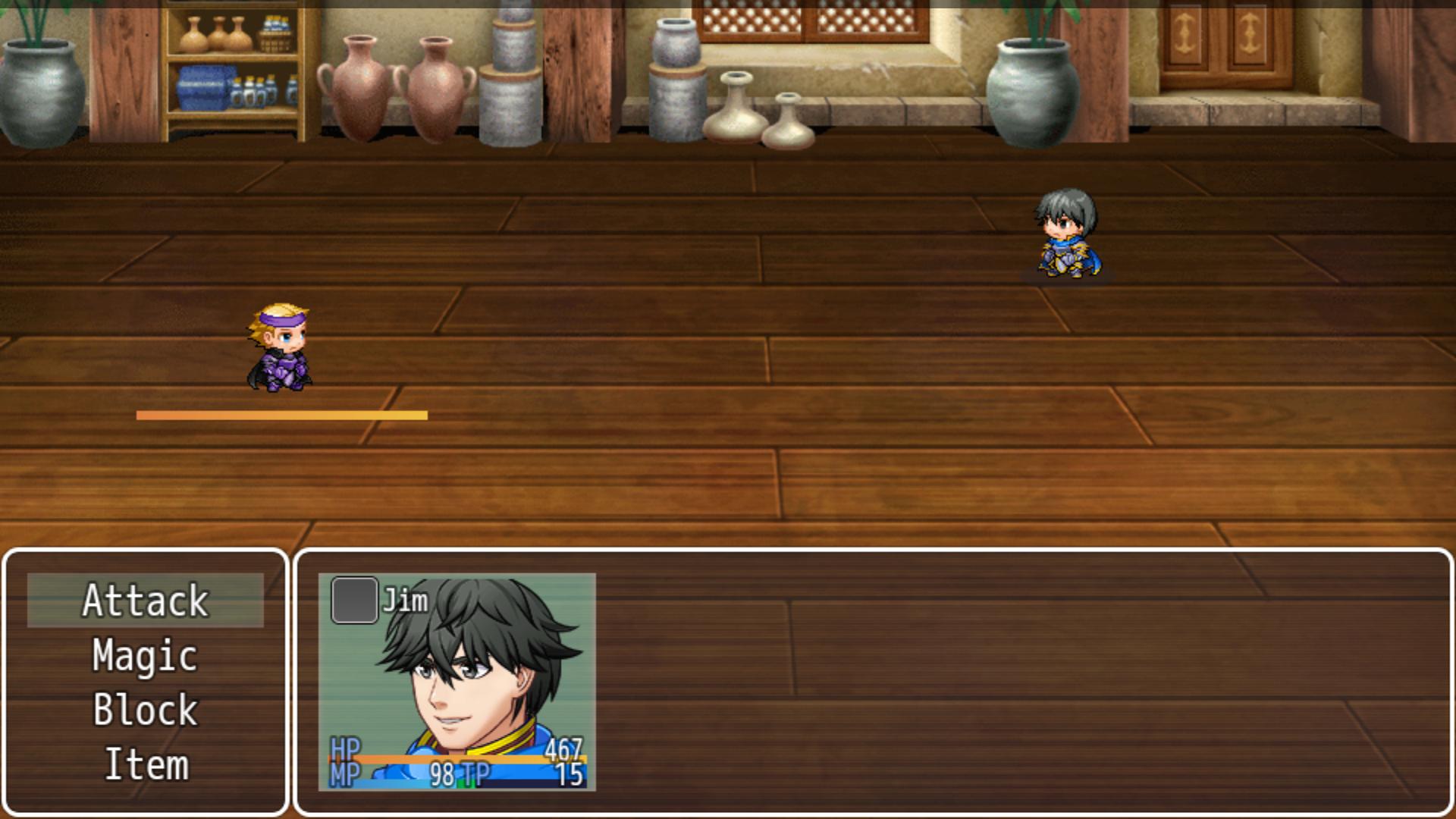
Task: Click the orange ATB gauge under the enemy
Action: (x=282, y=415)
